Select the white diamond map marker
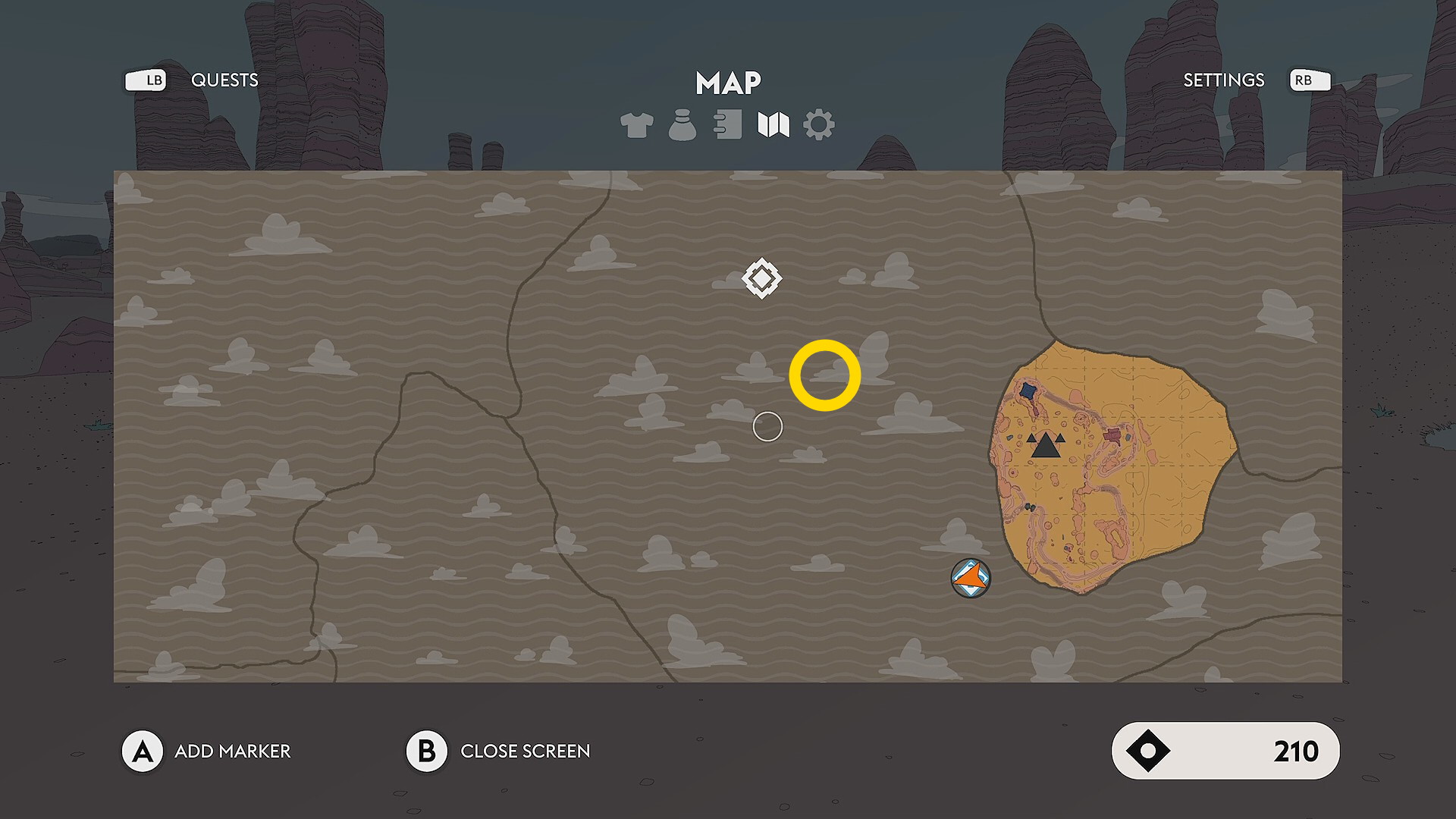 (761, 278)
